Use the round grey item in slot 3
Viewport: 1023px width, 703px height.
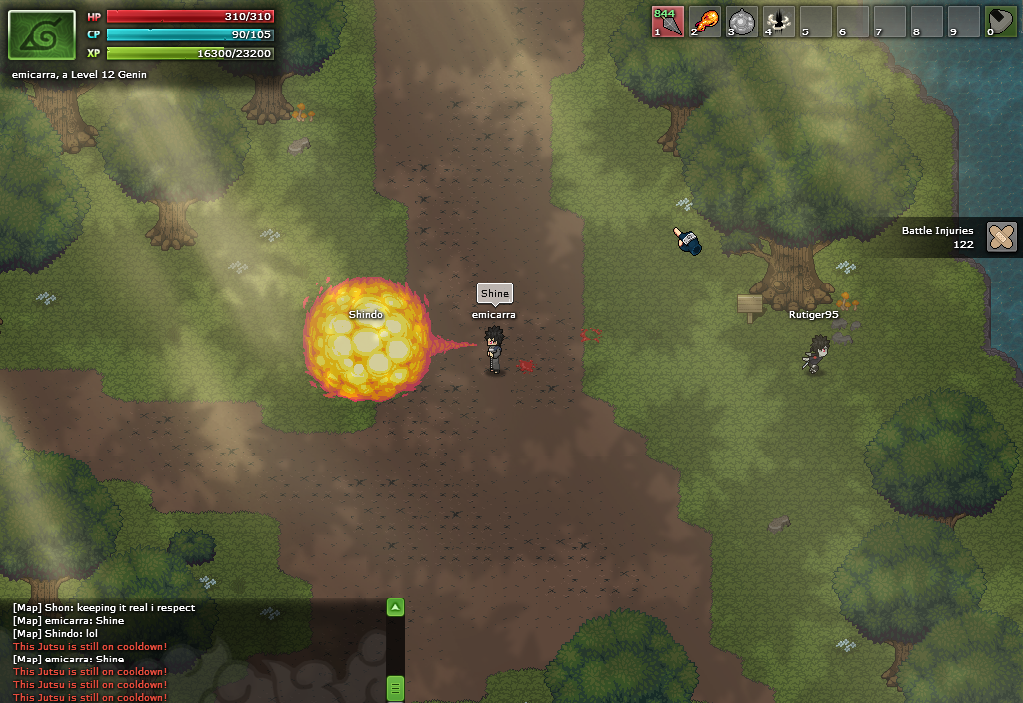click(x=742, y=21)
